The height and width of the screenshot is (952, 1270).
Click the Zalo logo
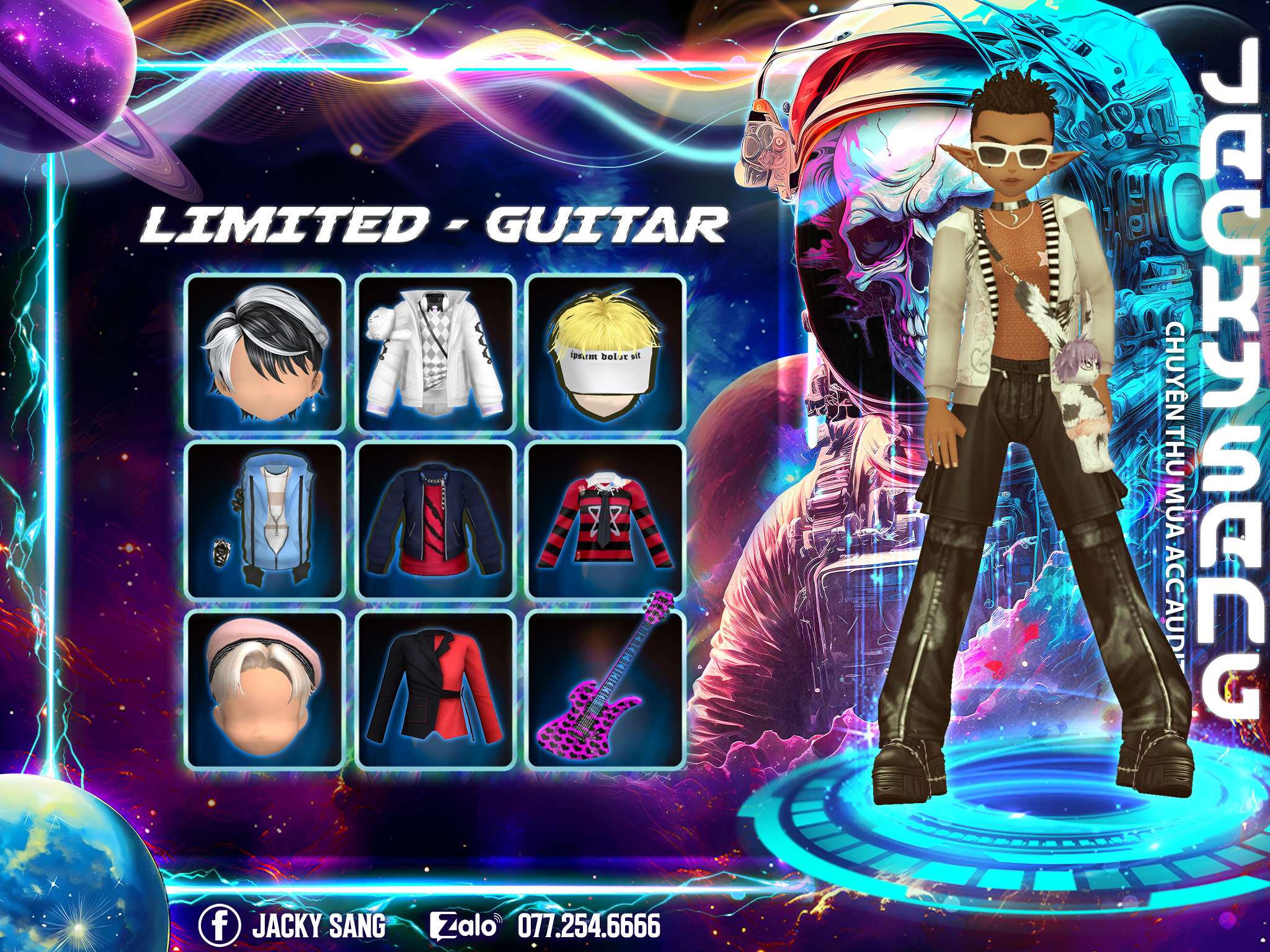coord(464,926)
